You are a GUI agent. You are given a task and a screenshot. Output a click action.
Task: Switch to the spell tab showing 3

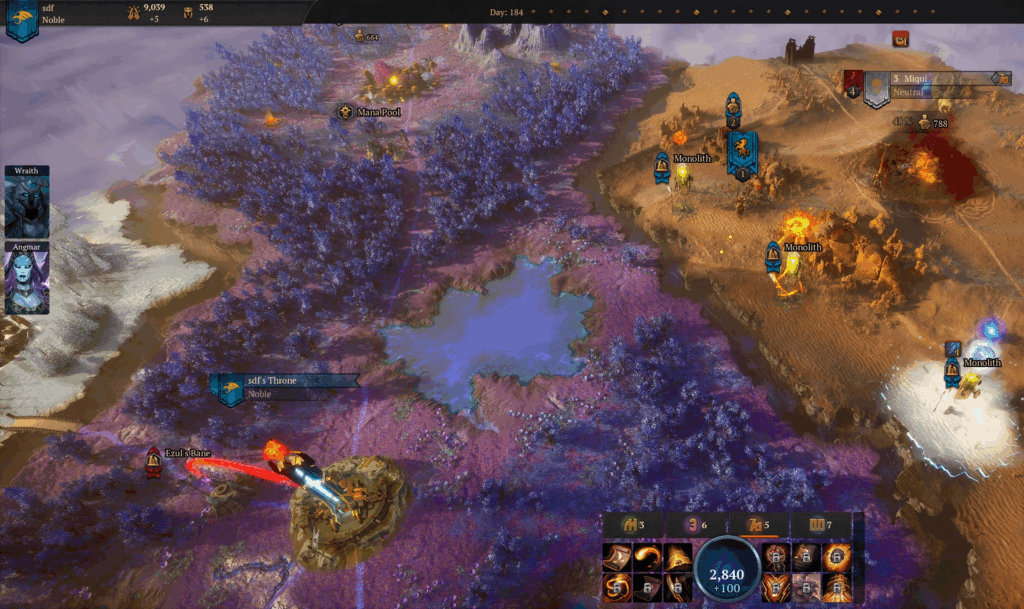[x=633, y=525]
